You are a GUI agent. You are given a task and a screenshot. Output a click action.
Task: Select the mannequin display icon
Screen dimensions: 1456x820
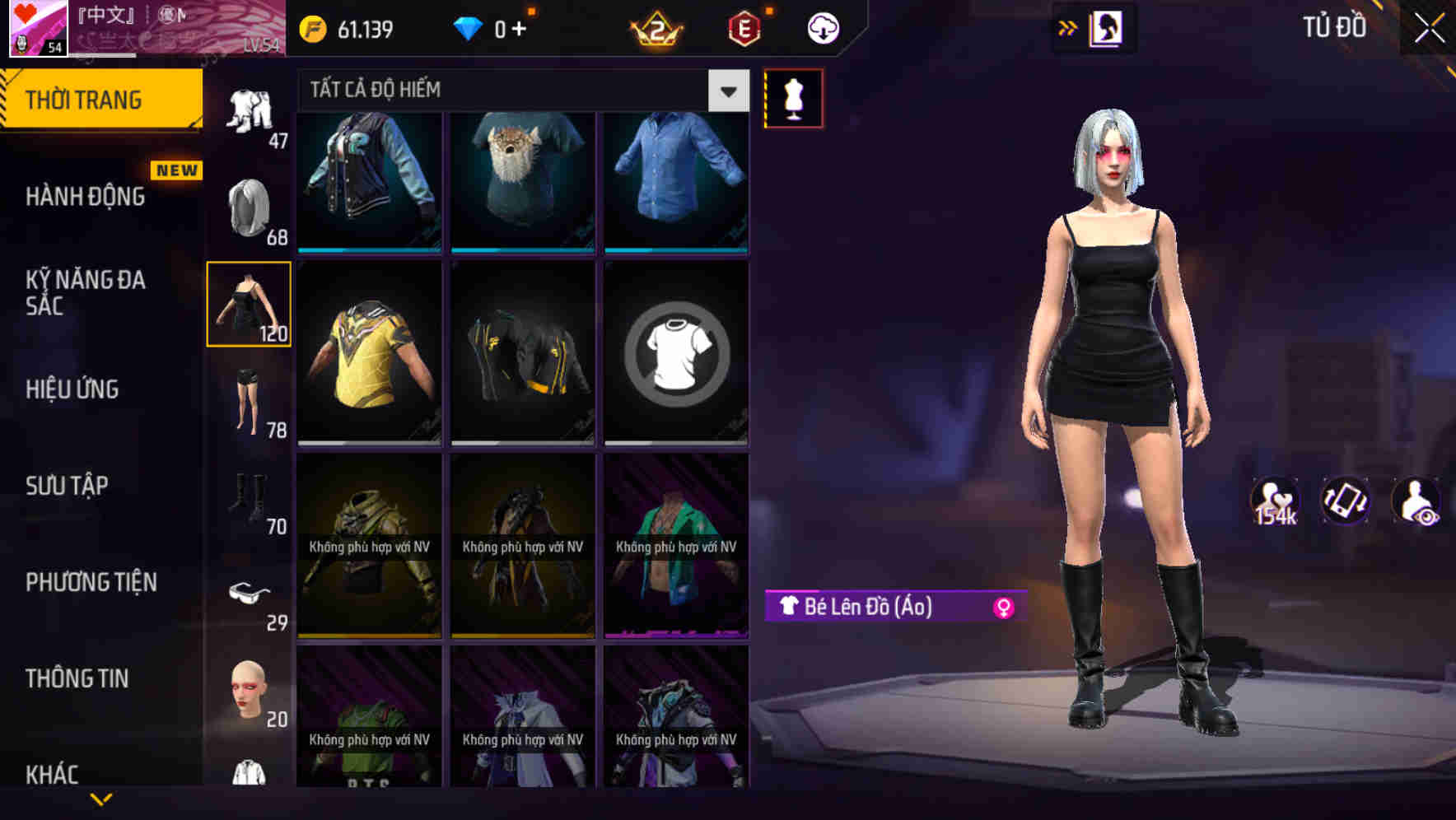[793, 97]
